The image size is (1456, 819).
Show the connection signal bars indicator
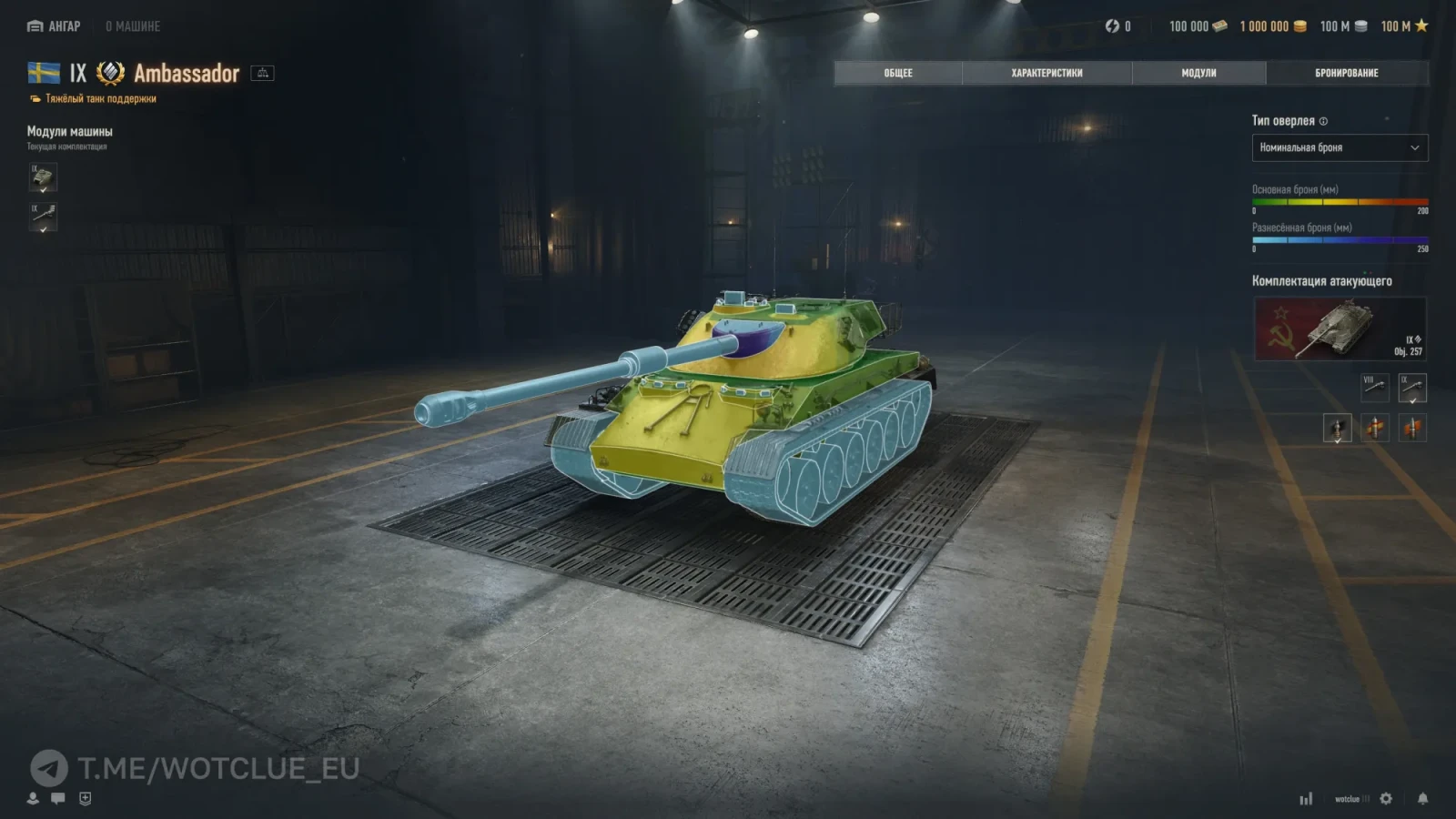[x=1306, y=799]
